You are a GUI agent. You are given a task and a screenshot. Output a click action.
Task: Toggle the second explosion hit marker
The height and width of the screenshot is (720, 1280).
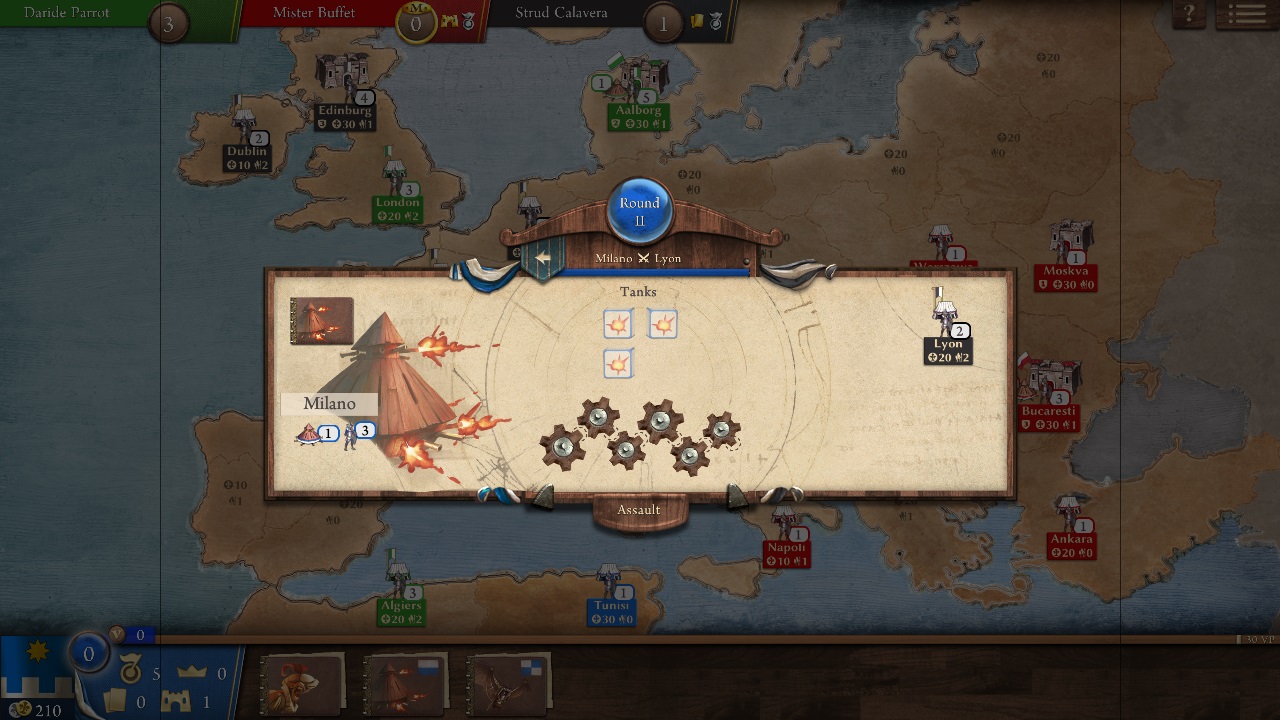[663, 323]
